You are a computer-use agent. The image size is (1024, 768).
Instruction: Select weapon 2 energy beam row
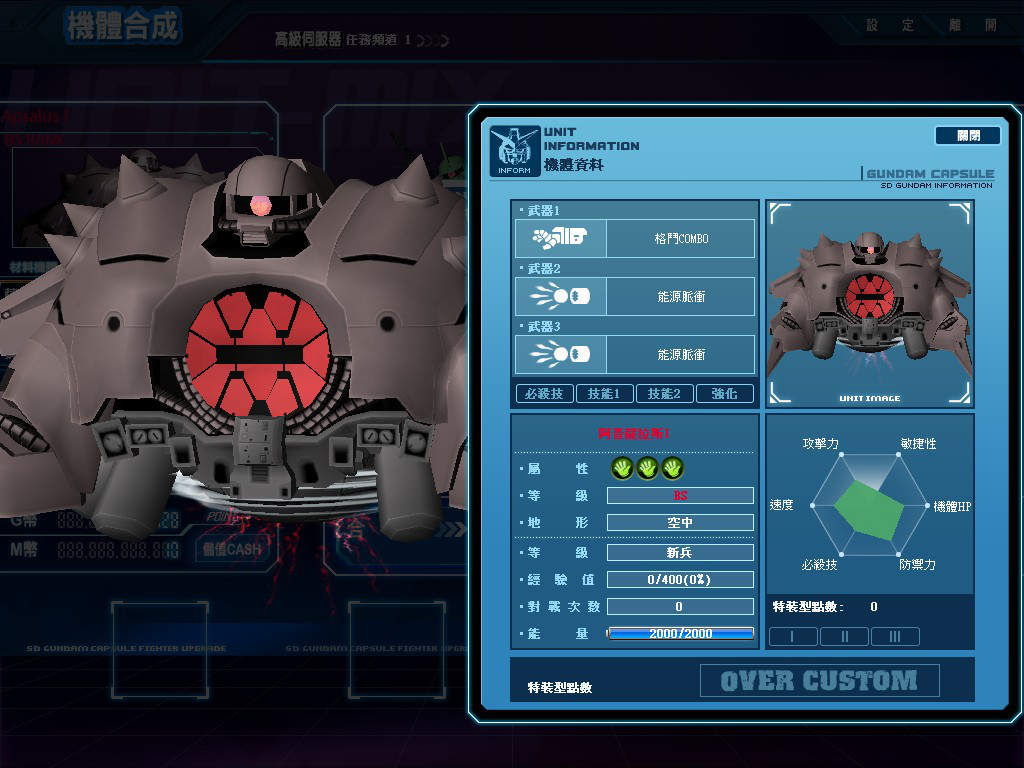(x=634, y=297)
